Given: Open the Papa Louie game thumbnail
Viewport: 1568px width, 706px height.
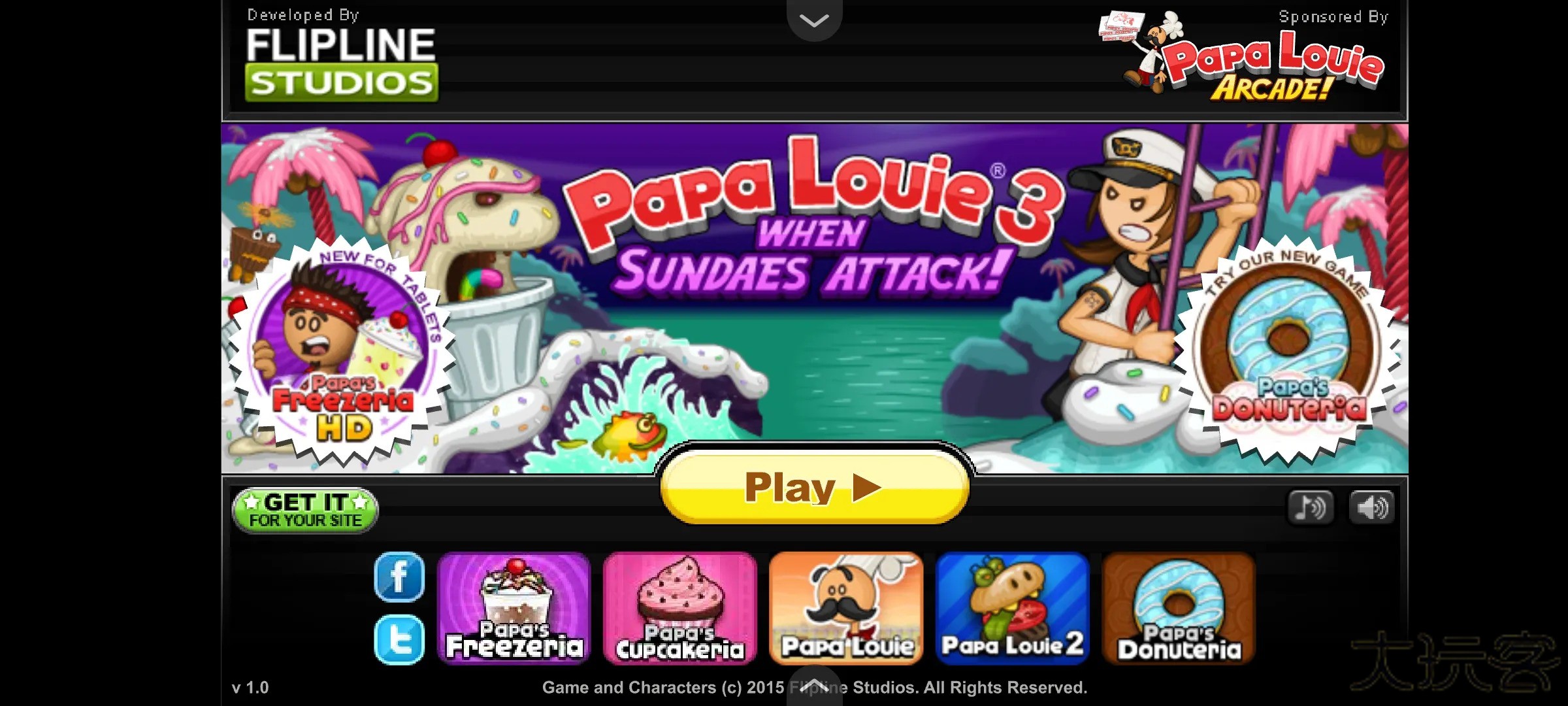Looking at the screenshot, I should click(847, 608).
